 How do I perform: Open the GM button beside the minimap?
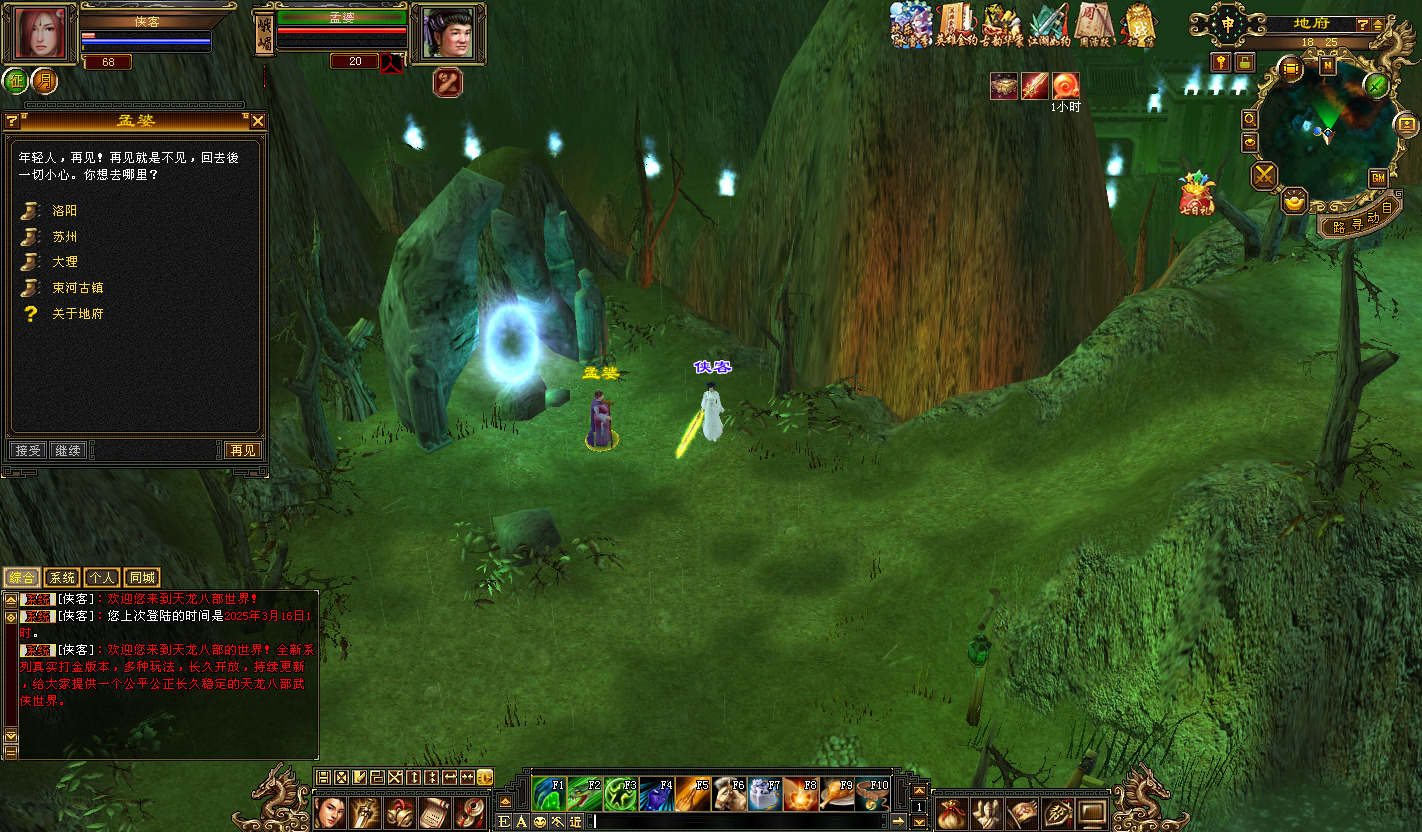tap(1377, 178)
